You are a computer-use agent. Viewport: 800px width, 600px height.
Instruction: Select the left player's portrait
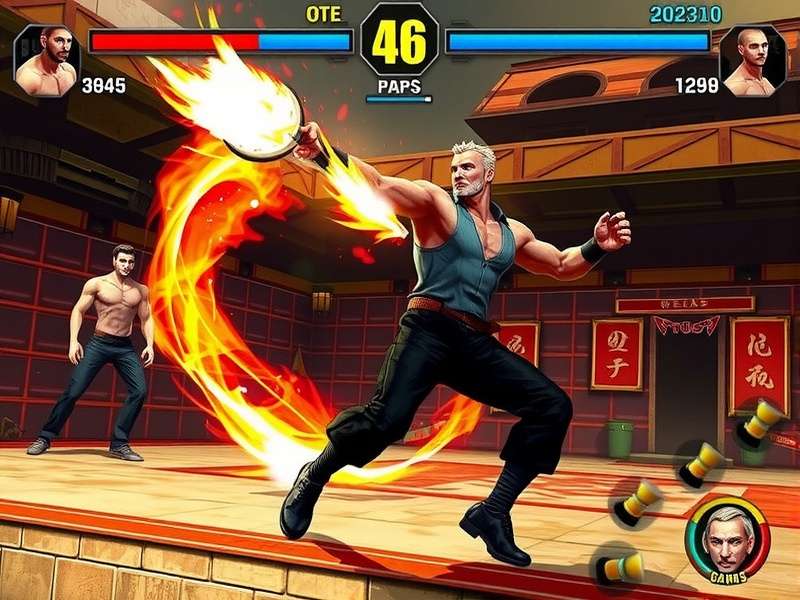click(47, 61)
